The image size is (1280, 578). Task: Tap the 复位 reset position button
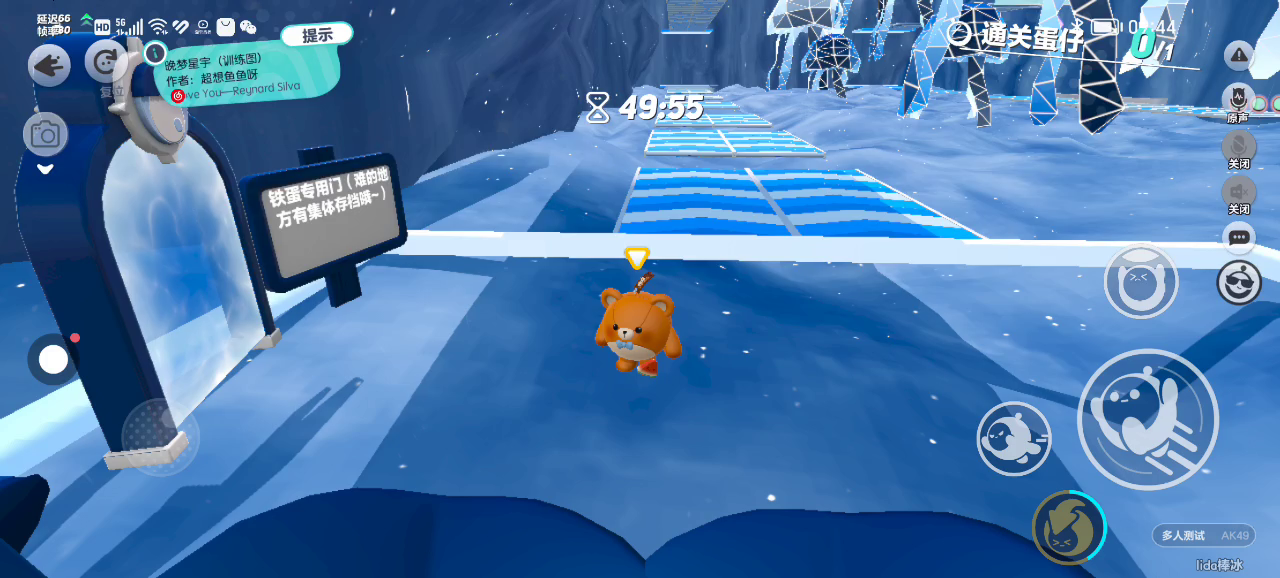[x=107, y=64]
